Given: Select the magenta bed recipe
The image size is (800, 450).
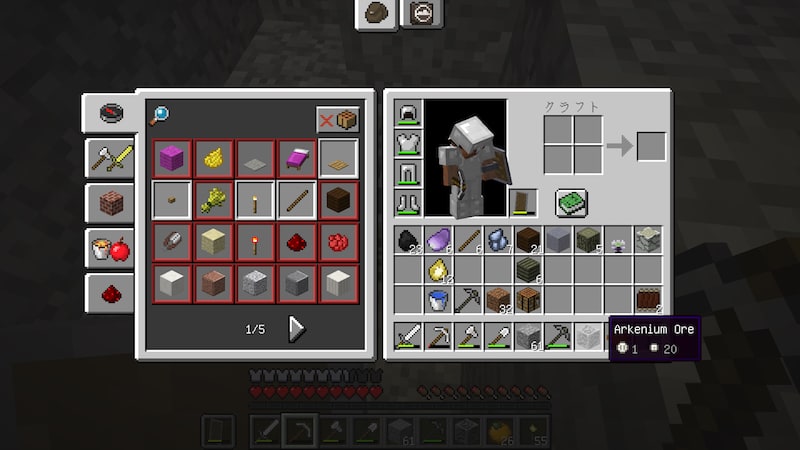Looking at the screenshot, I should pyautogui.click(x=296, y=158).
